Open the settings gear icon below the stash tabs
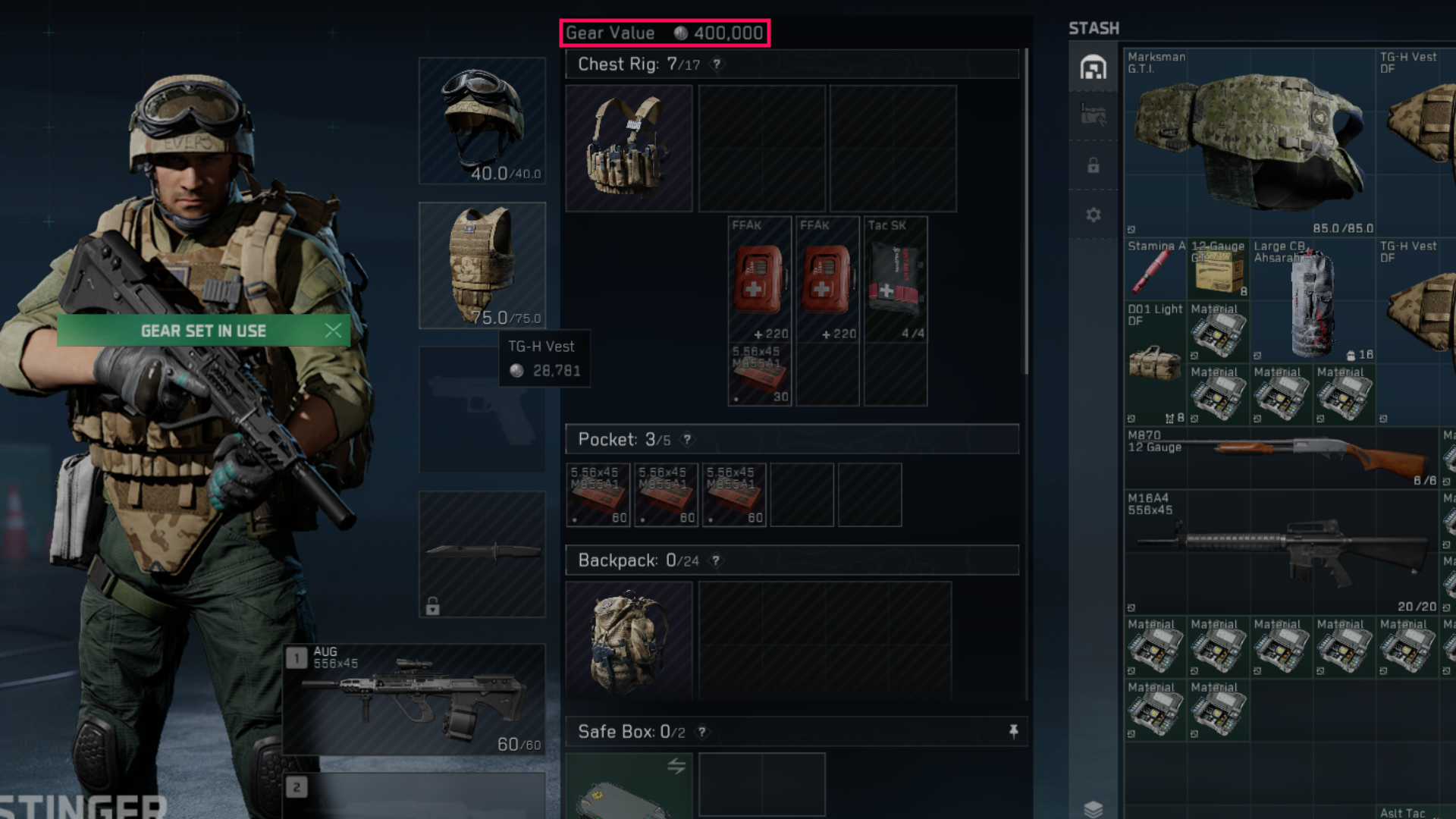The height and width of the screenshot is (819, 1456). [1093, 215]
